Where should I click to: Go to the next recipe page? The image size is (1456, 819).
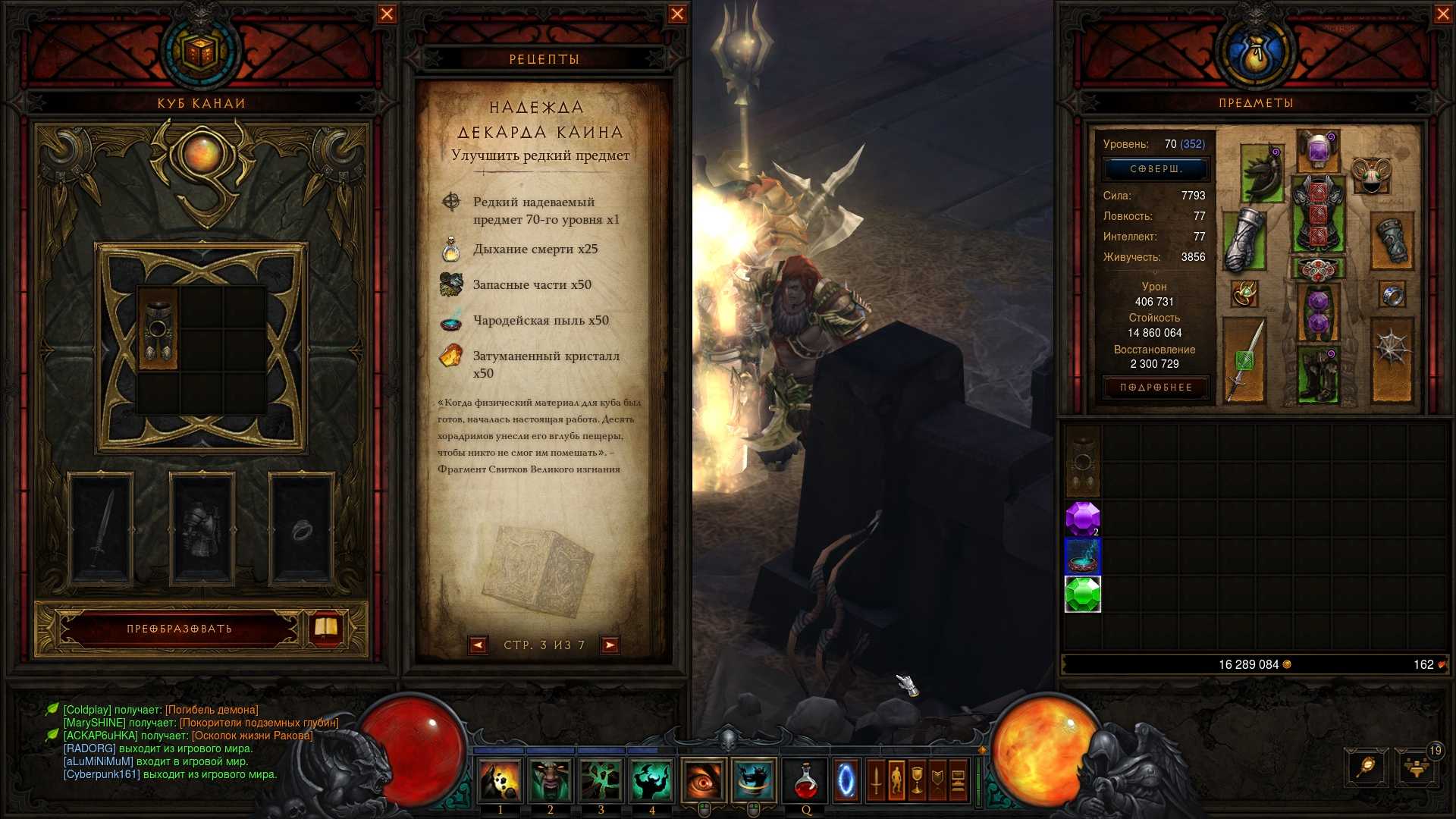(610, 645)
